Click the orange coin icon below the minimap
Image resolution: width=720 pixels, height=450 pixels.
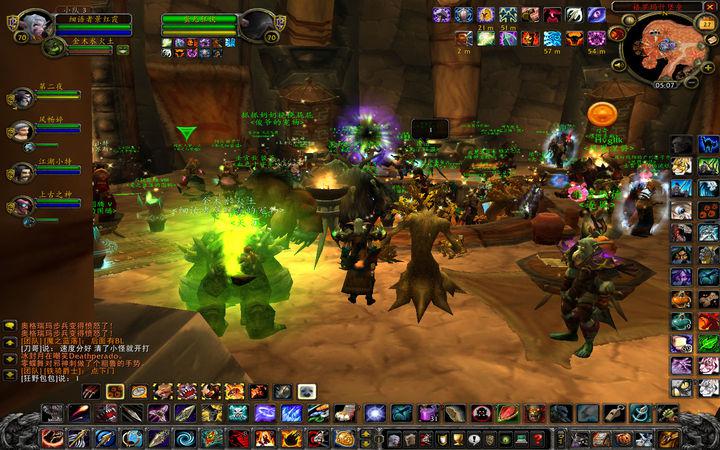coord(600,112)
